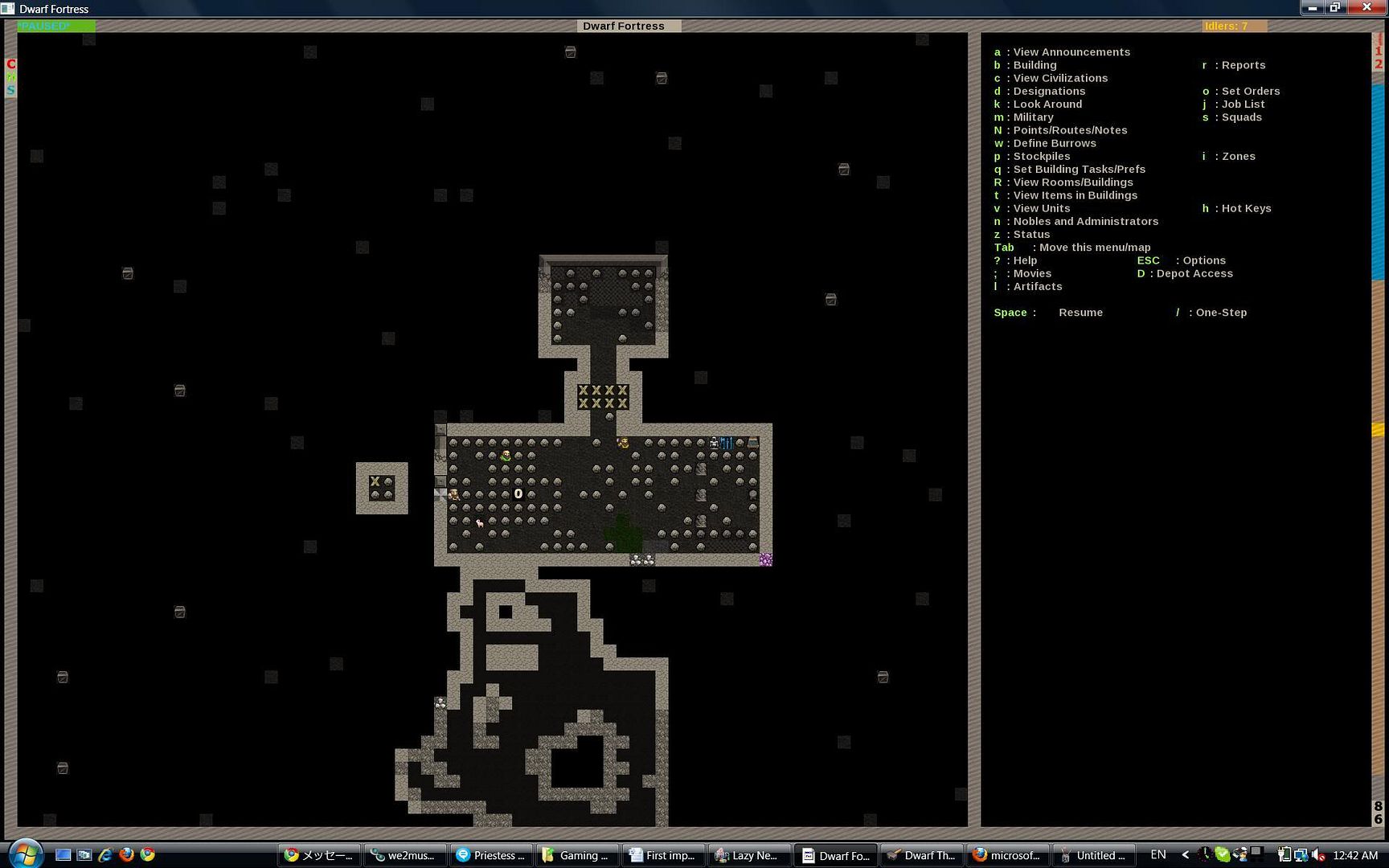Select the Building menu option
1389x868 pixels.
pyautogui.click(x=1035, y=65)
